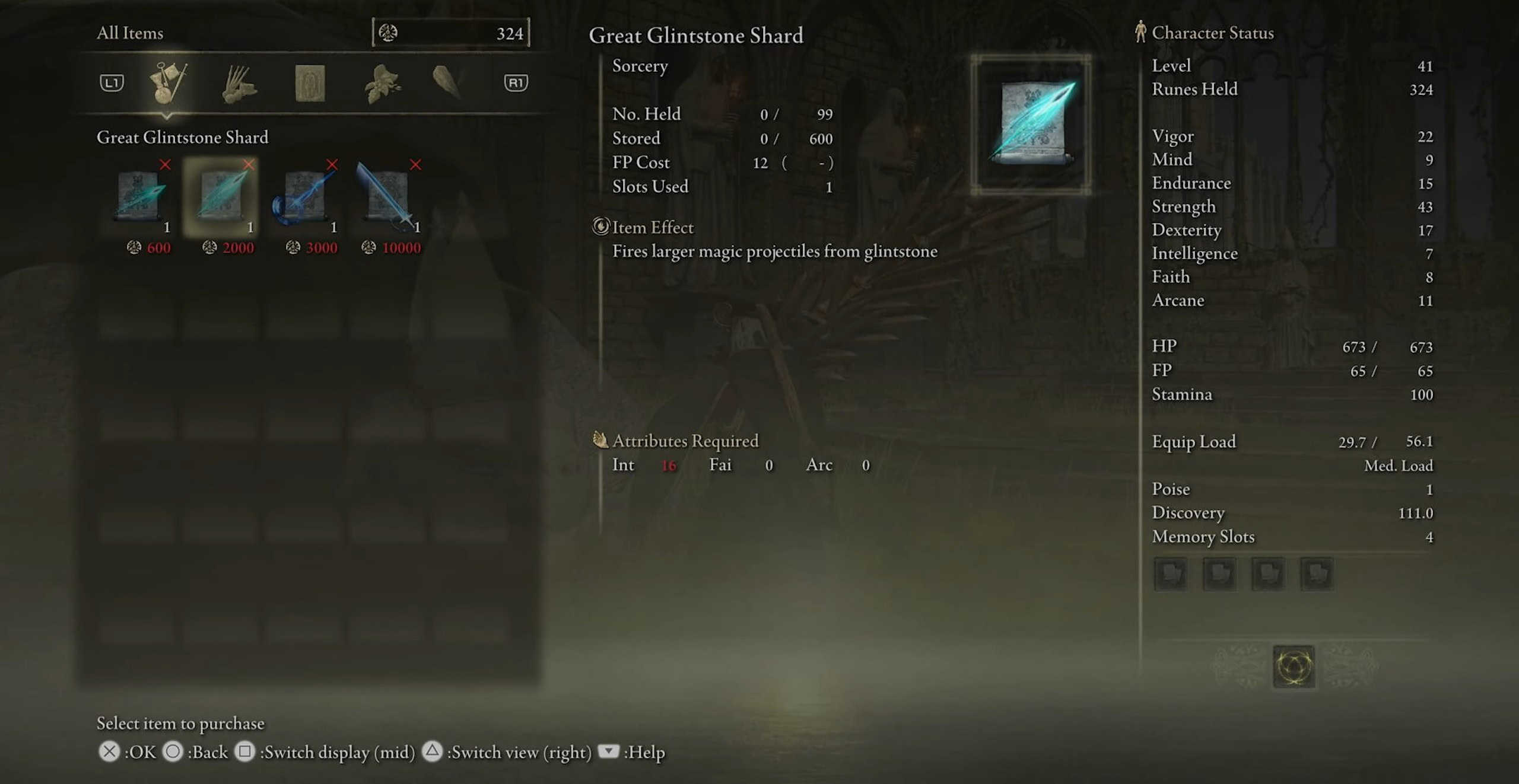Switch to the hand-holding-herbs category tab
The image size is (1519, 784).
[x=239, y=84]
